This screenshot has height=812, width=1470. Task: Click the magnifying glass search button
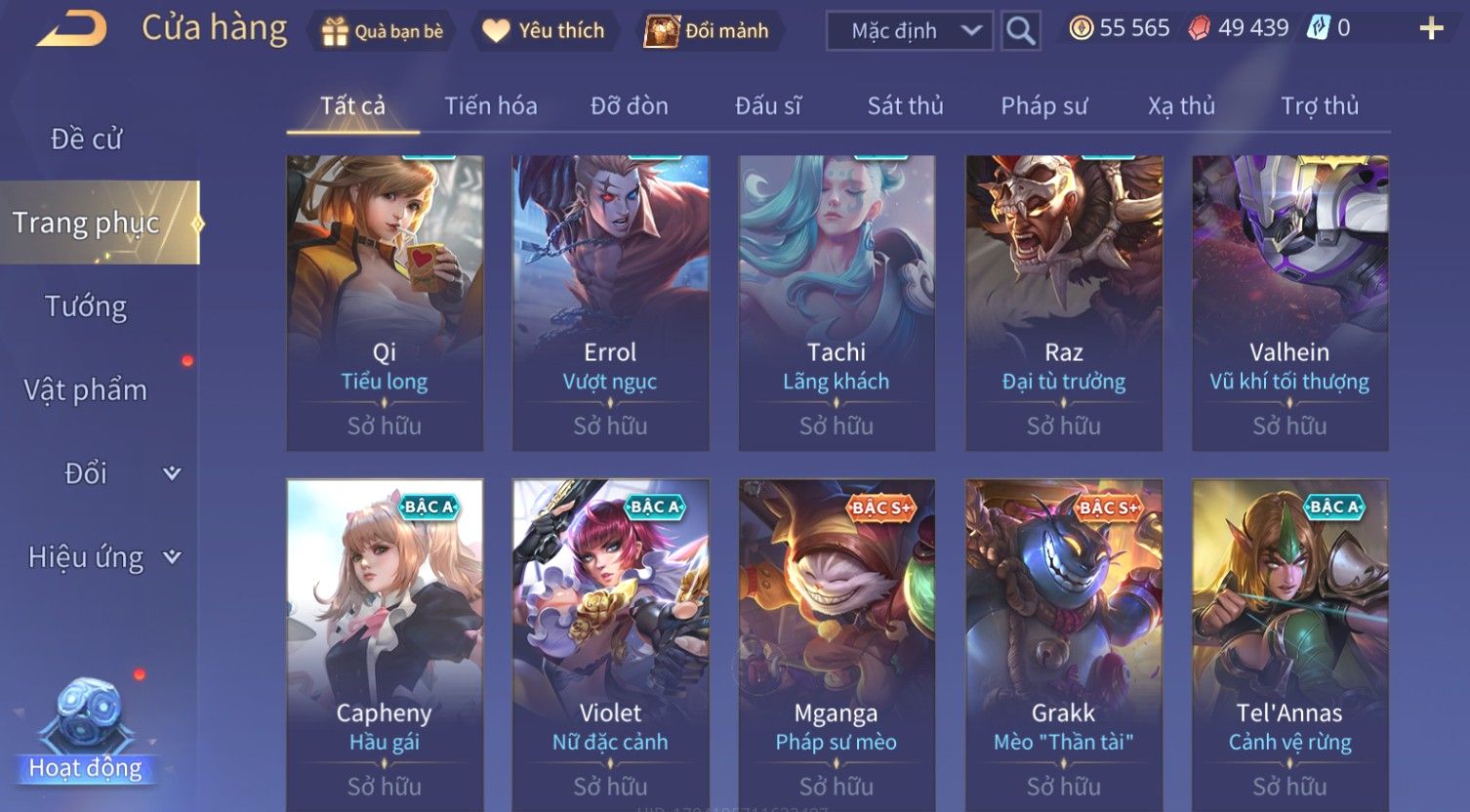click(1020, 31)
